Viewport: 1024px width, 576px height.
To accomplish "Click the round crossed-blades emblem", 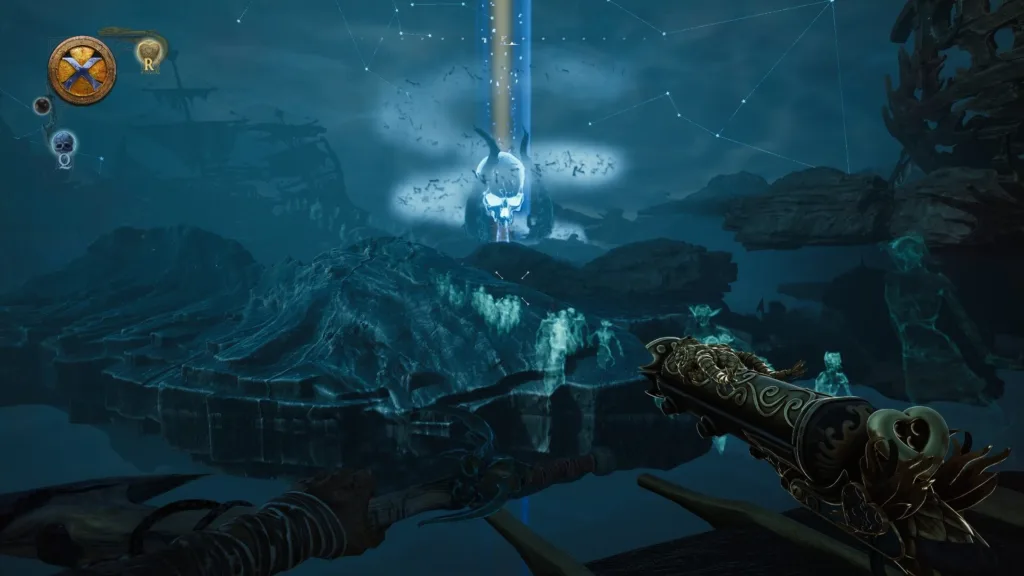I will 81,69.
